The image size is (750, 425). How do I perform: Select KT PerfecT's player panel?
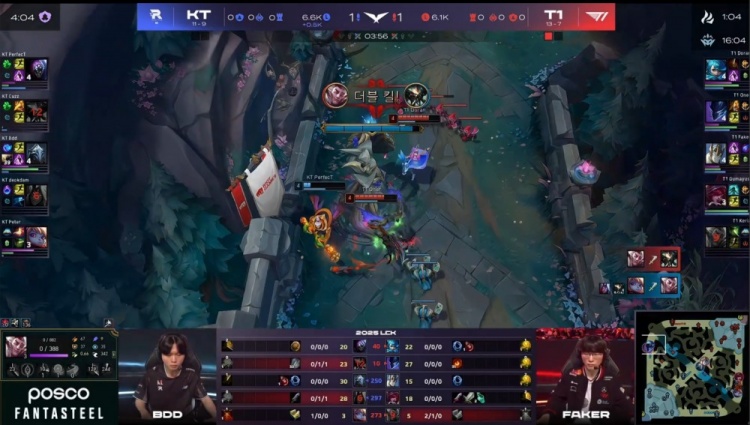[x=24, y=69]
